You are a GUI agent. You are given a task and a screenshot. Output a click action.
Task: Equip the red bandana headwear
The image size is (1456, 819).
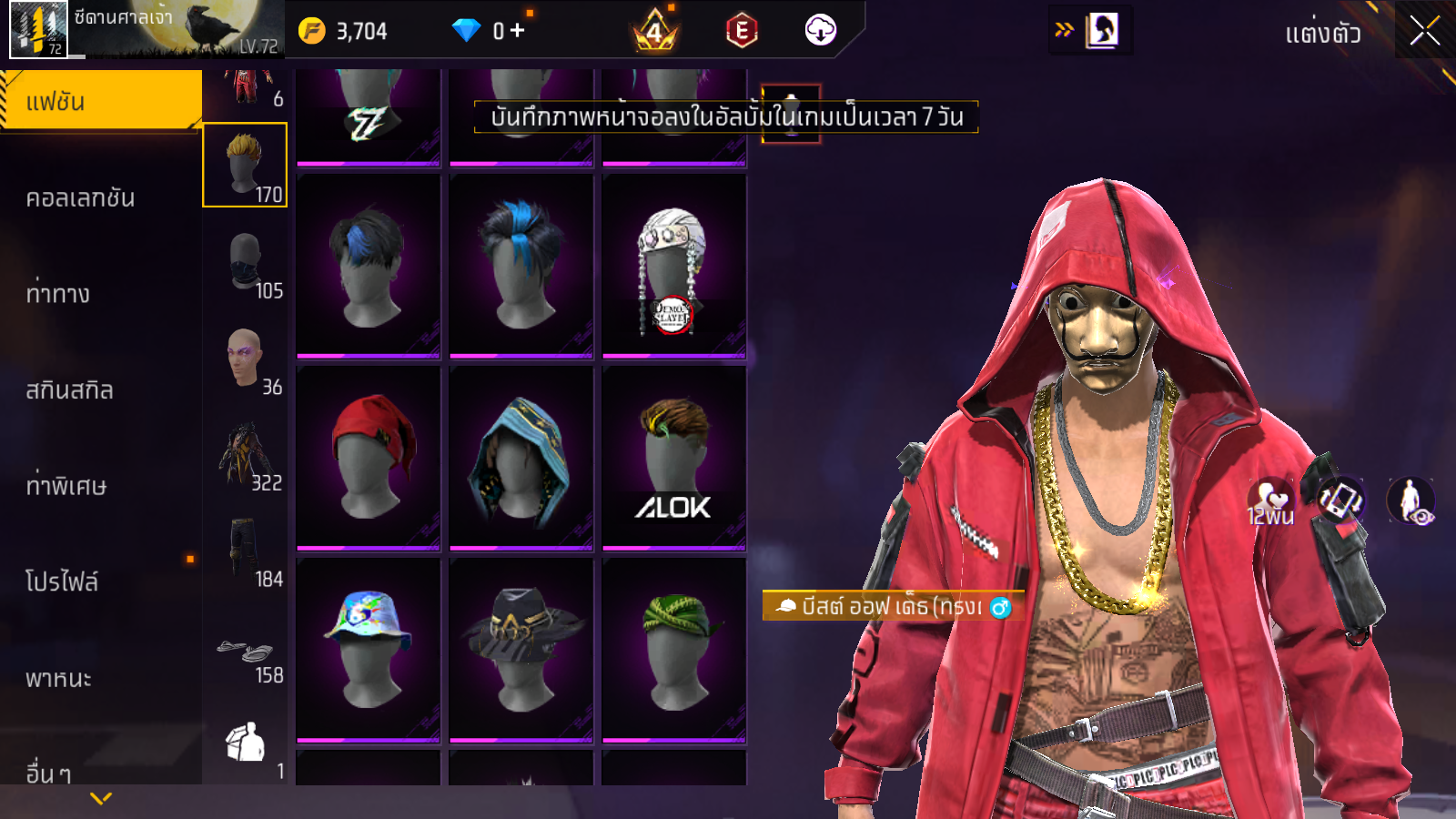click(x=369, y=457)
